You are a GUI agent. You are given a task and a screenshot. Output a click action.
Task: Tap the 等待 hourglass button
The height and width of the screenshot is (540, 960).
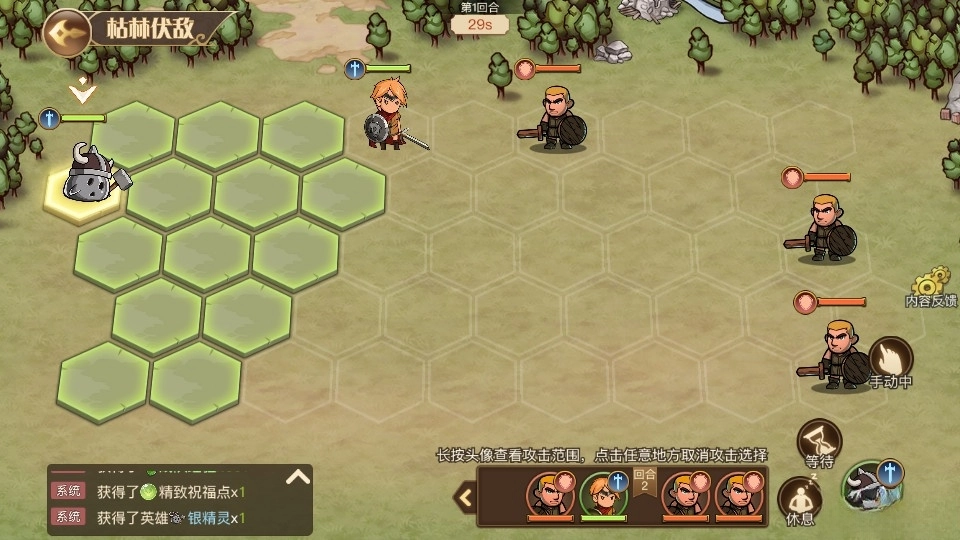tap(819, 440)
